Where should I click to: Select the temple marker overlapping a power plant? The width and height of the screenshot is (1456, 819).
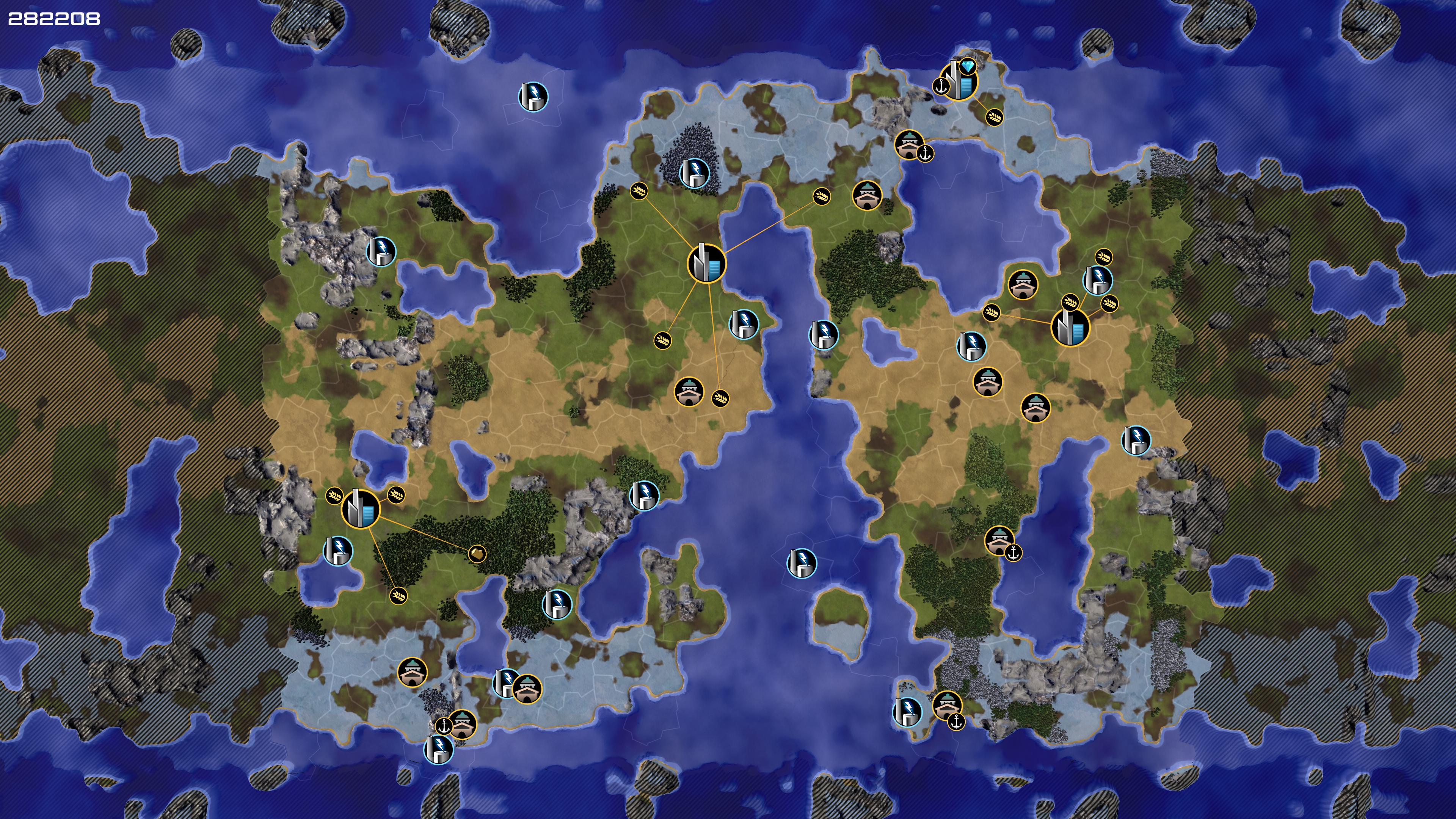click(527, 689)
